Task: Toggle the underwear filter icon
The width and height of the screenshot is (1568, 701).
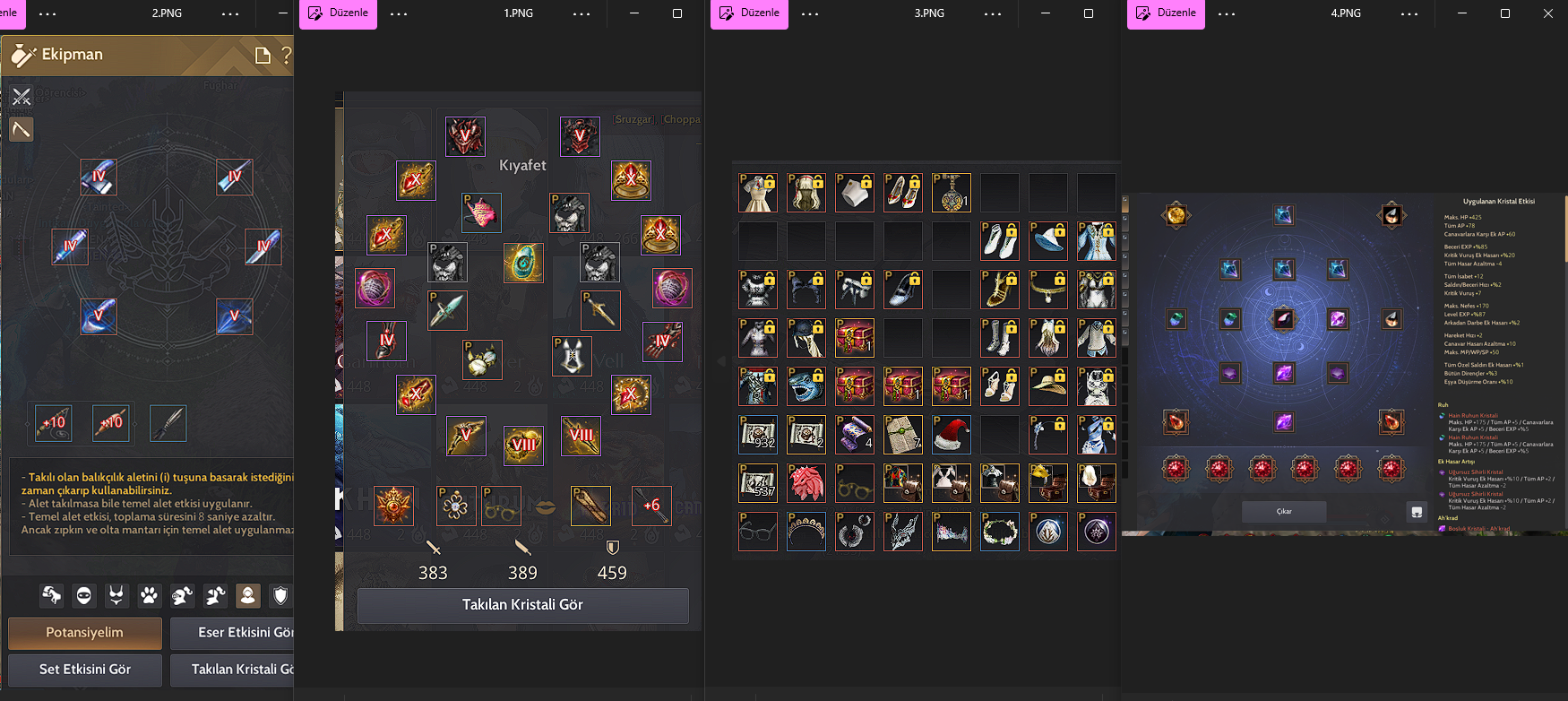Action: [116, 596]
